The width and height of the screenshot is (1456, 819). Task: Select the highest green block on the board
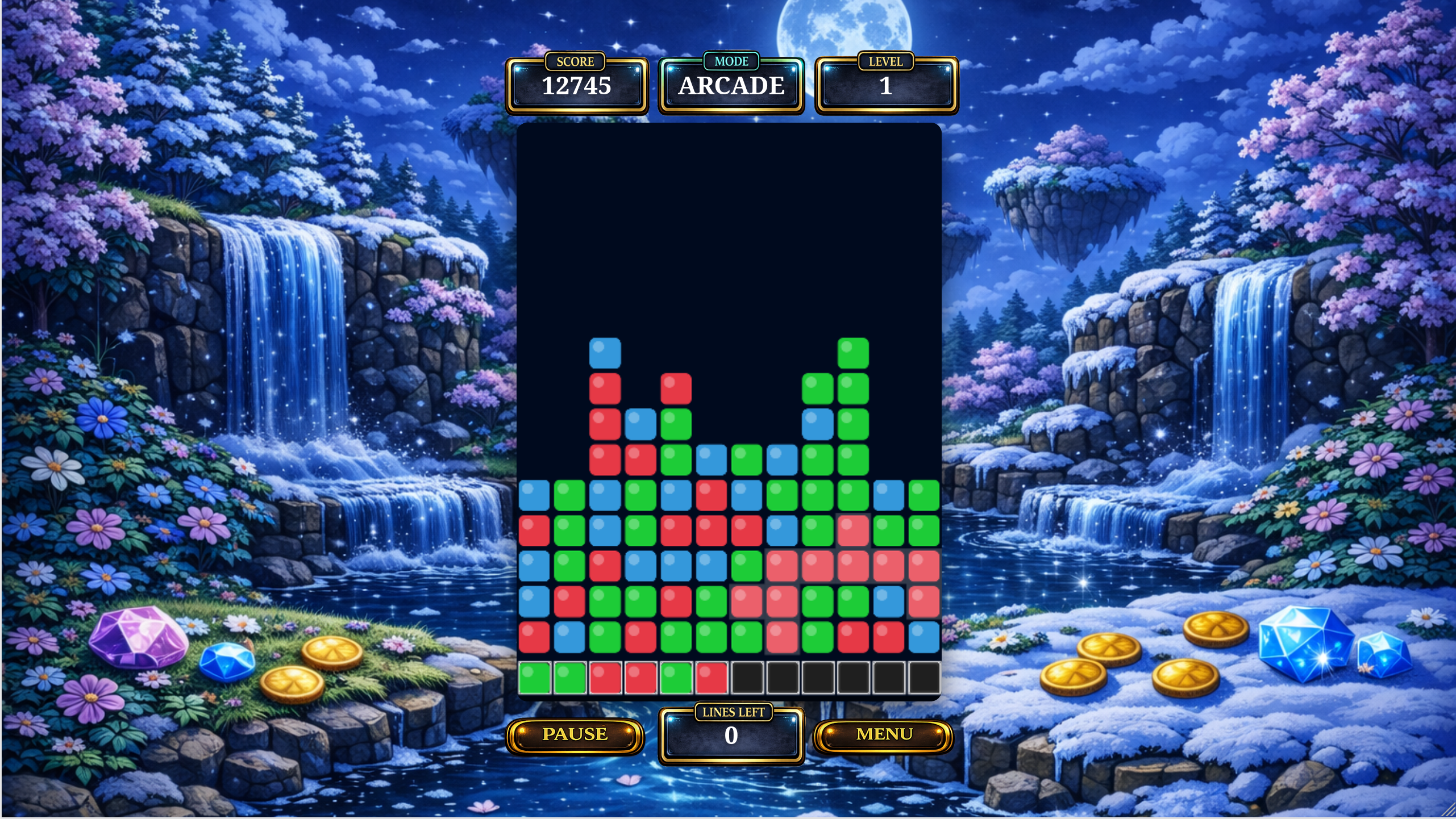pos(853,353)
